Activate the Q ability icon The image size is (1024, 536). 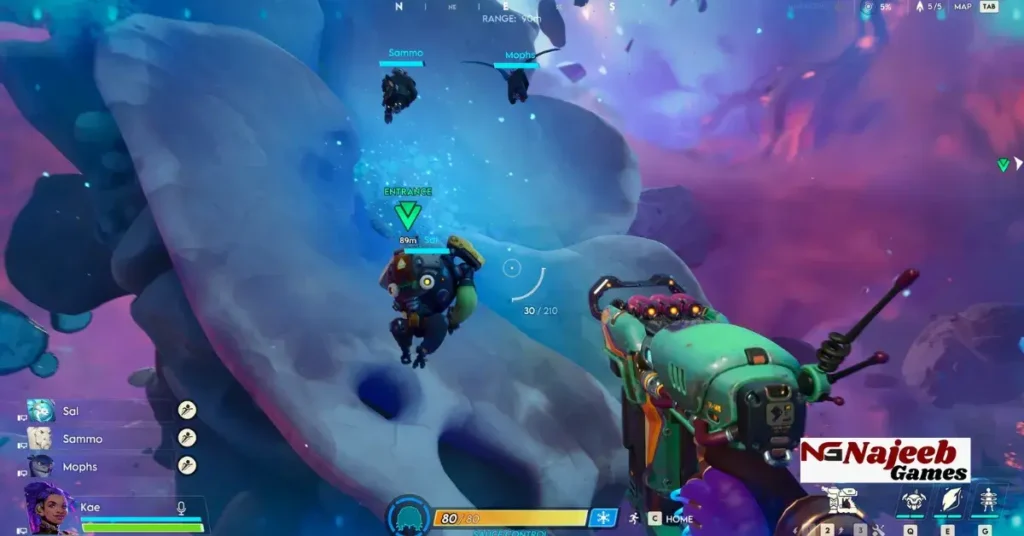[912, 501]
